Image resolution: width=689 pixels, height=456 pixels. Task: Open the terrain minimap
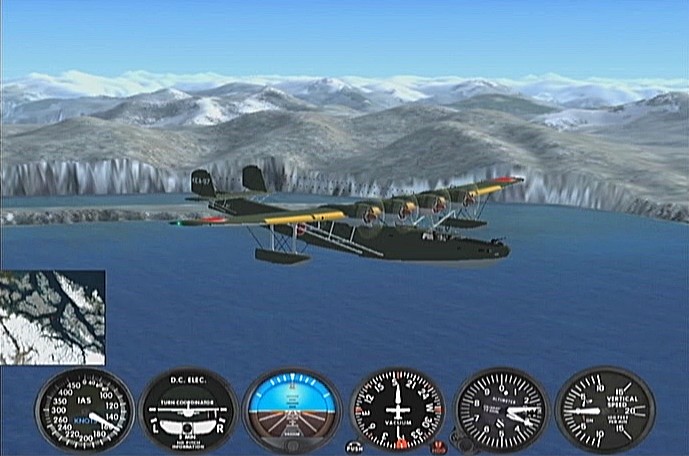[52, 317]
